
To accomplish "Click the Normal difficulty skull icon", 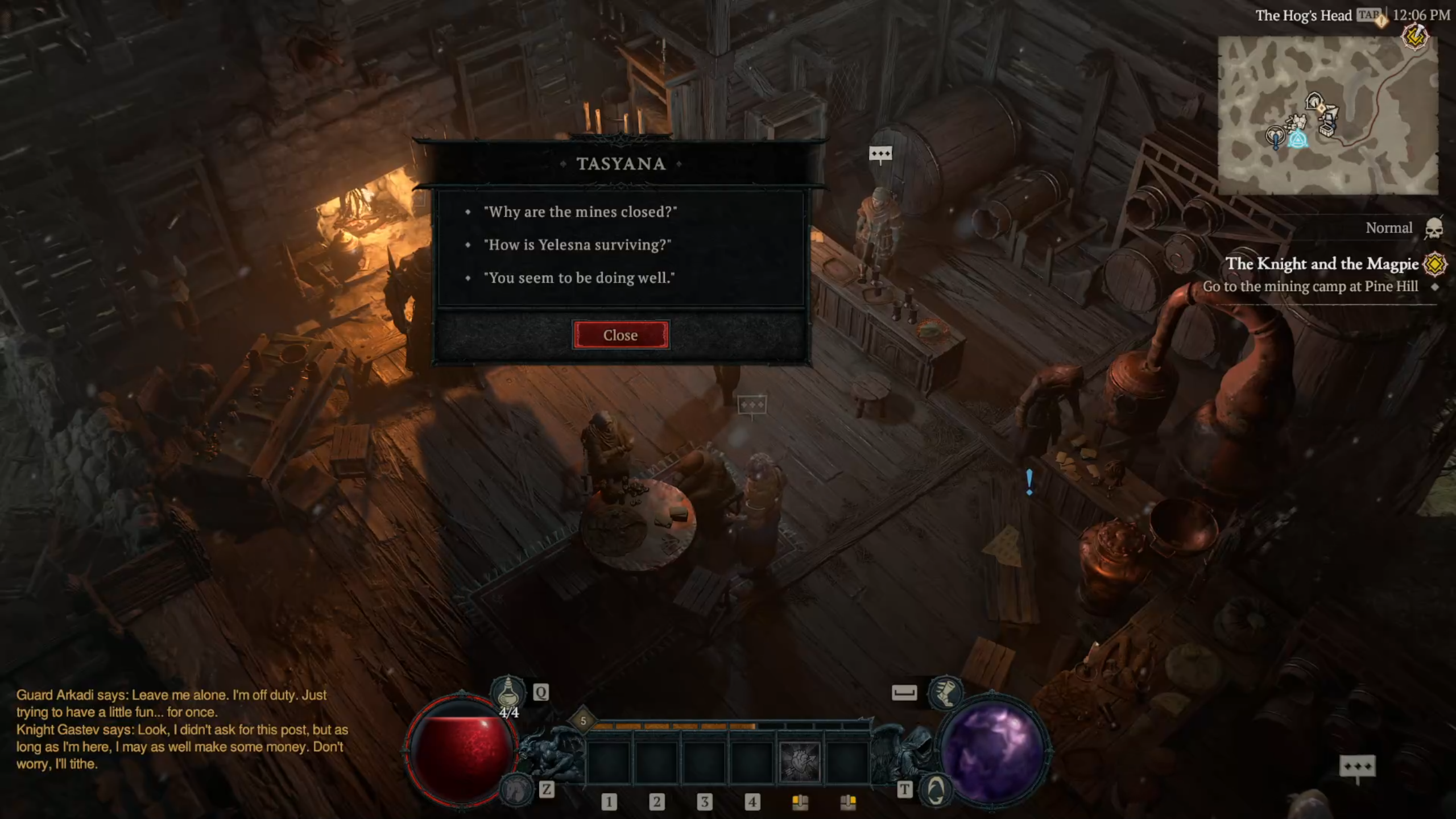I will pyautogui.click(x=1434, y=229).
